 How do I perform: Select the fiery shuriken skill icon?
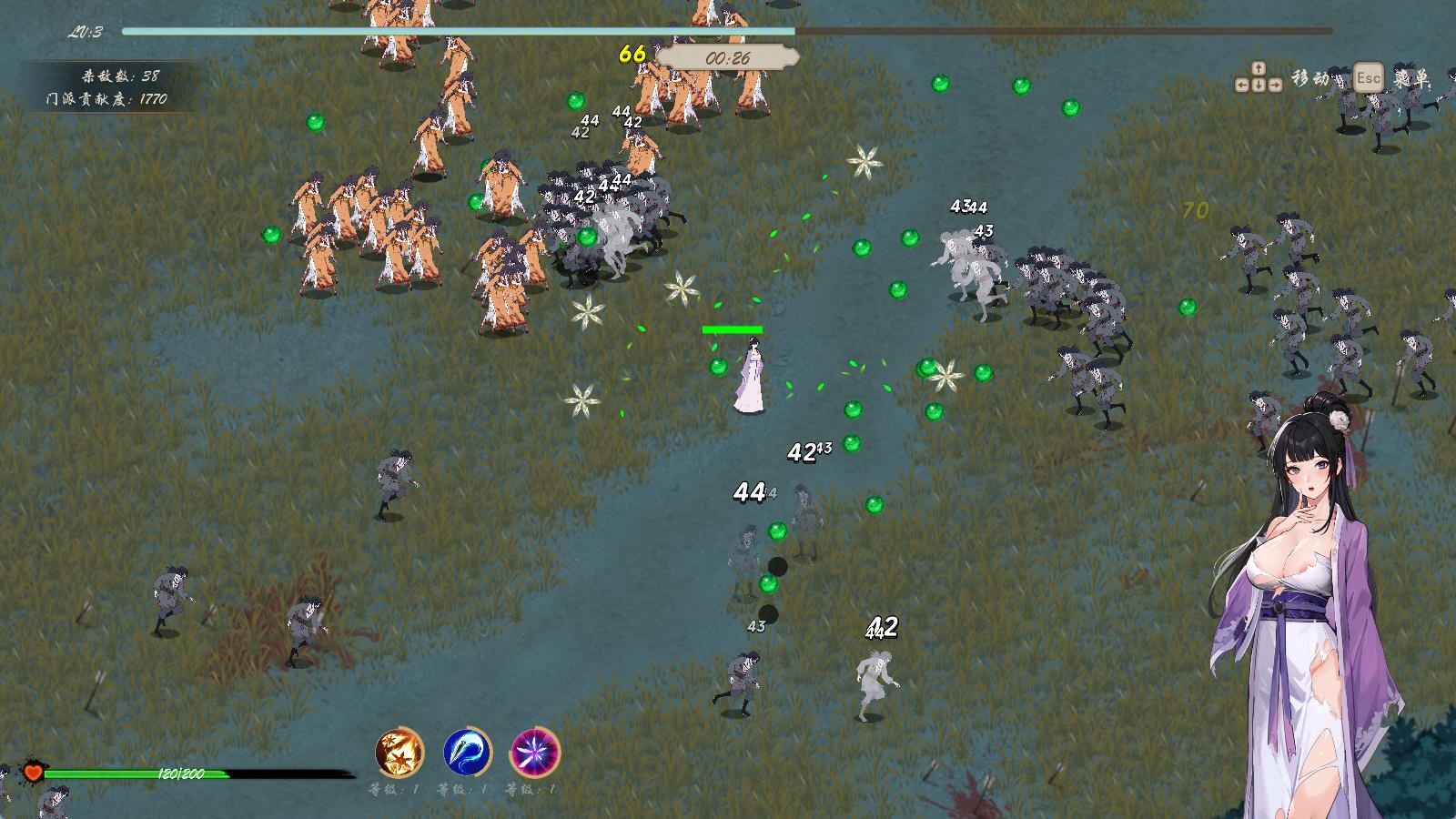click(399, 753)
